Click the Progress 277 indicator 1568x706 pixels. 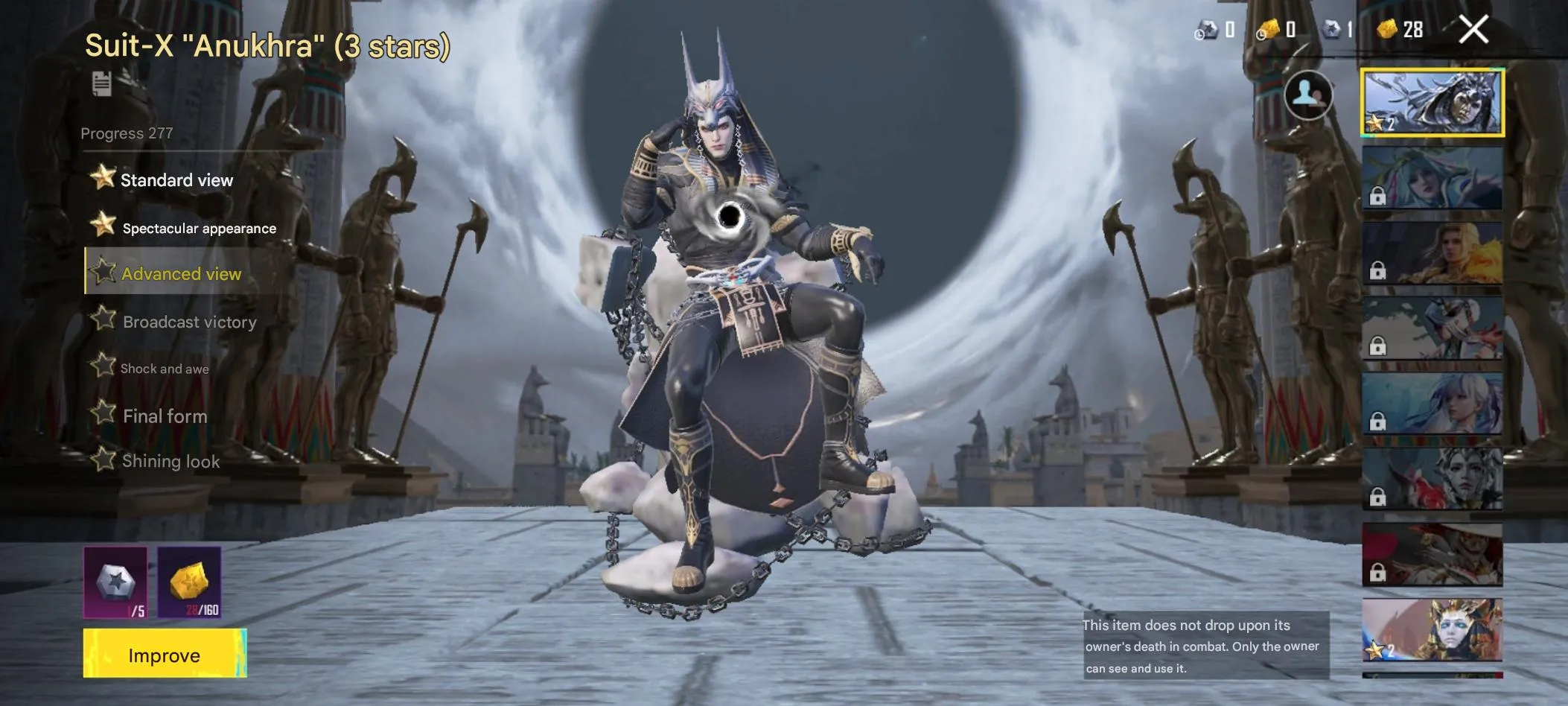pyautogui.click(x=127, y=133)
